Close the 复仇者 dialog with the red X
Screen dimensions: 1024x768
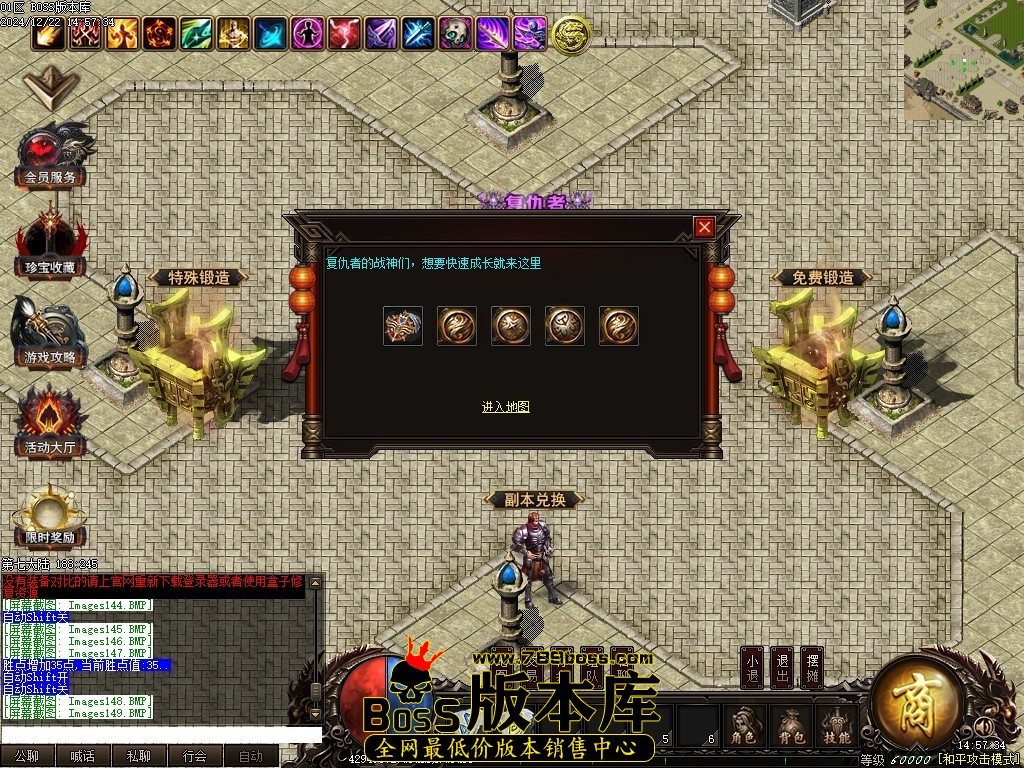(x=705, y=227)
